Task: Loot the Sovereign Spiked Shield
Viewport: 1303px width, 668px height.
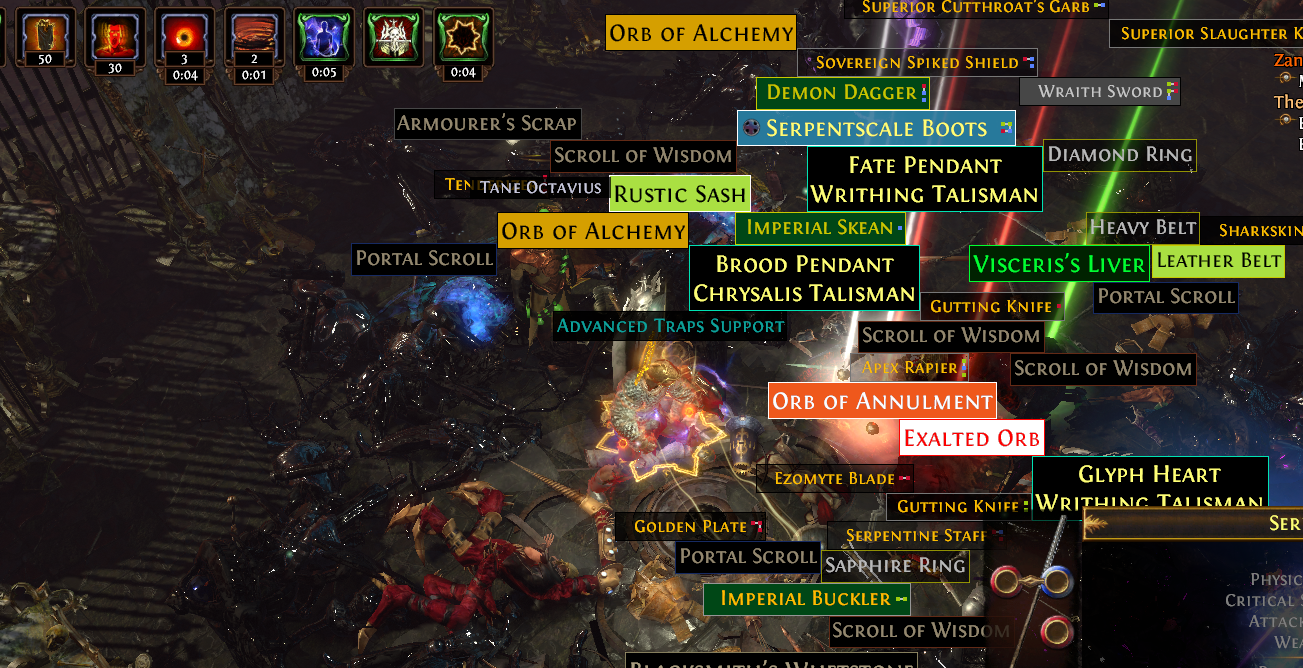Action: 917,63
